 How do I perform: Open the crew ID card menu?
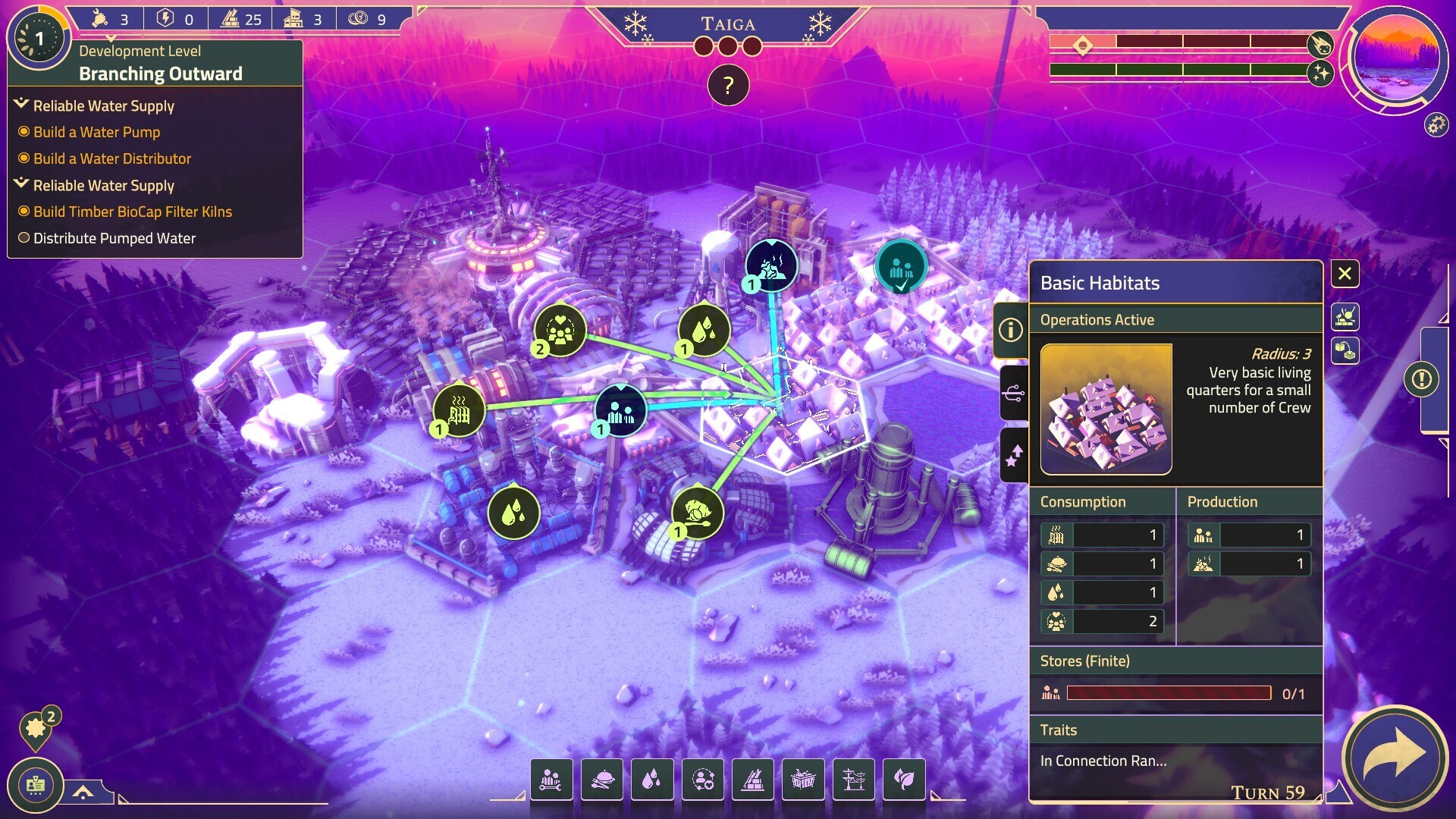tap(36, 785)
